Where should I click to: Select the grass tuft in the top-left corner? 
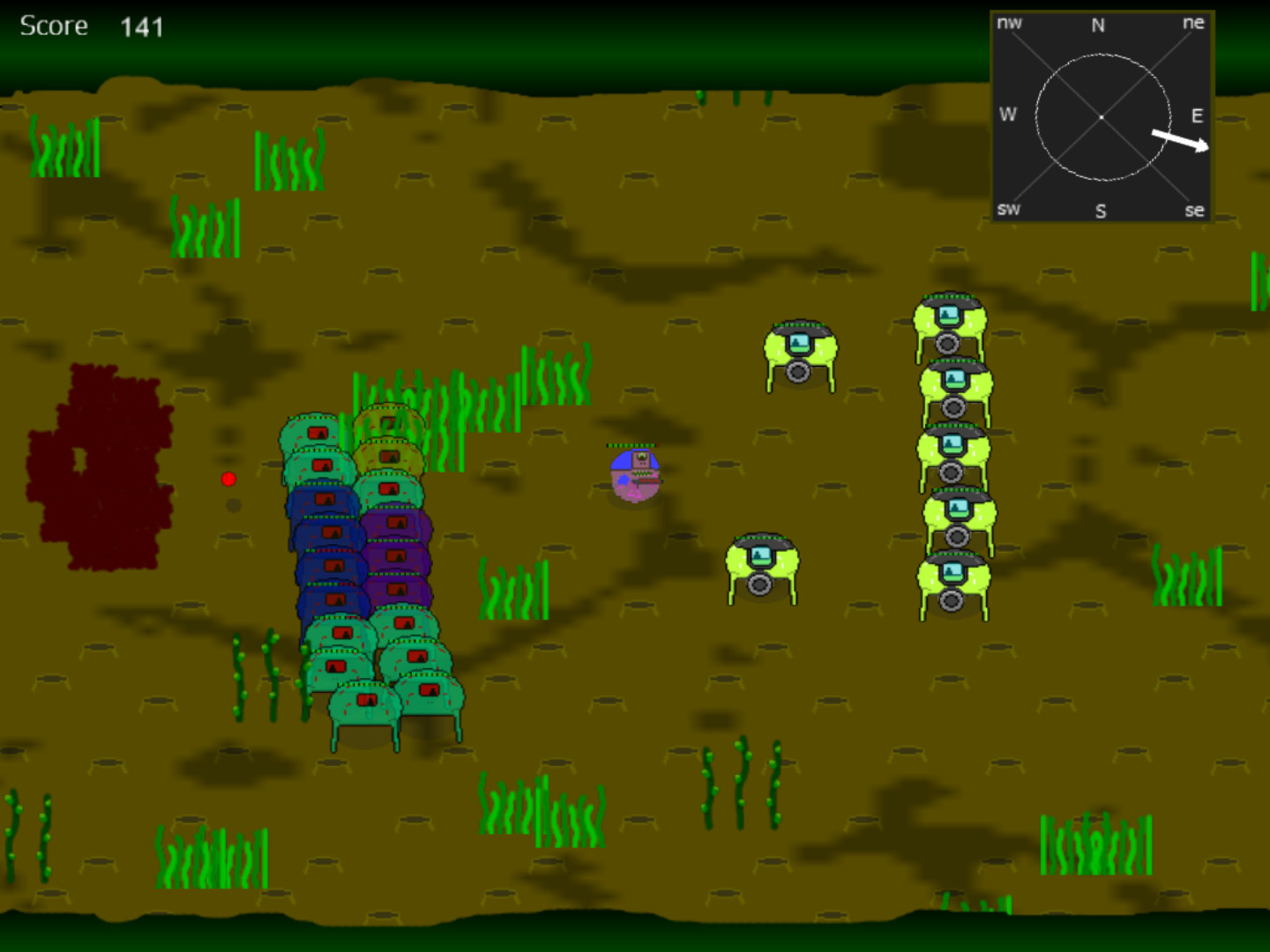[64, 145]
